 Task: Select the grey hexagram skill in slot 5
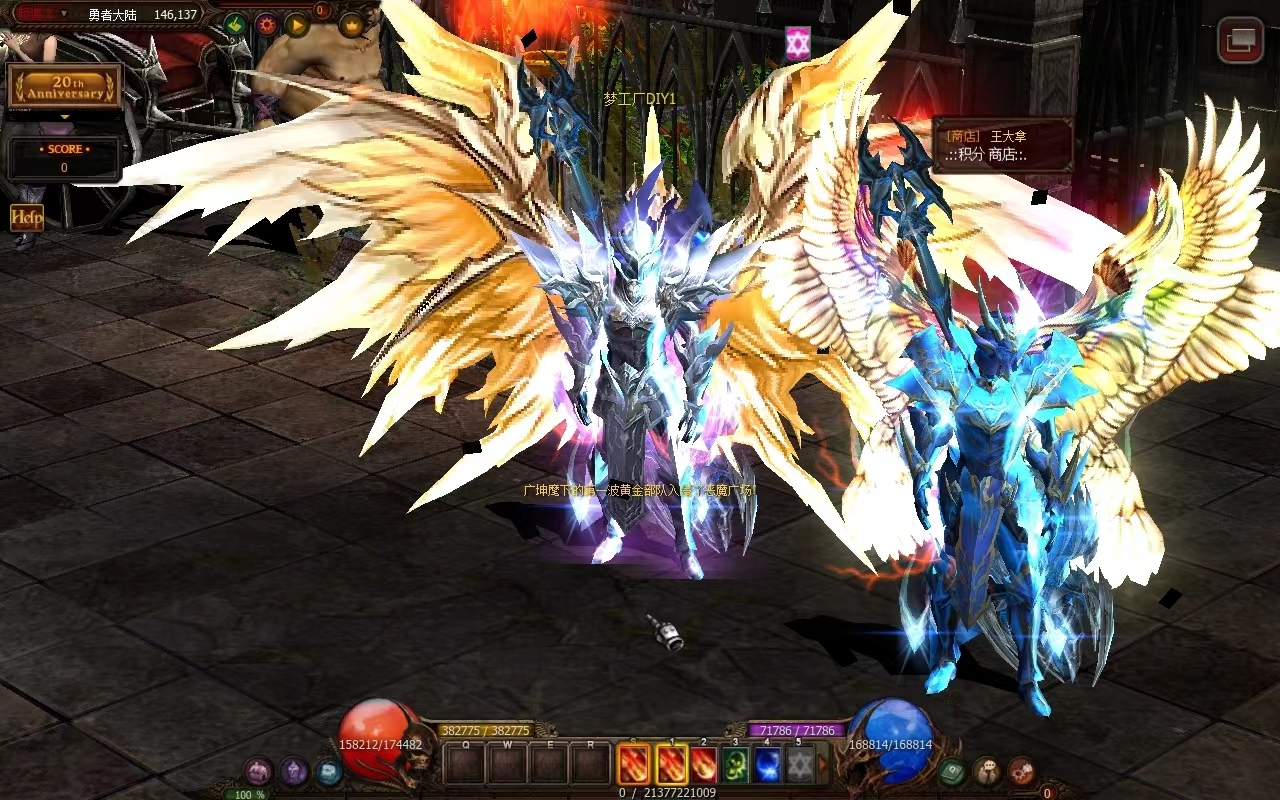coord(799,765)
